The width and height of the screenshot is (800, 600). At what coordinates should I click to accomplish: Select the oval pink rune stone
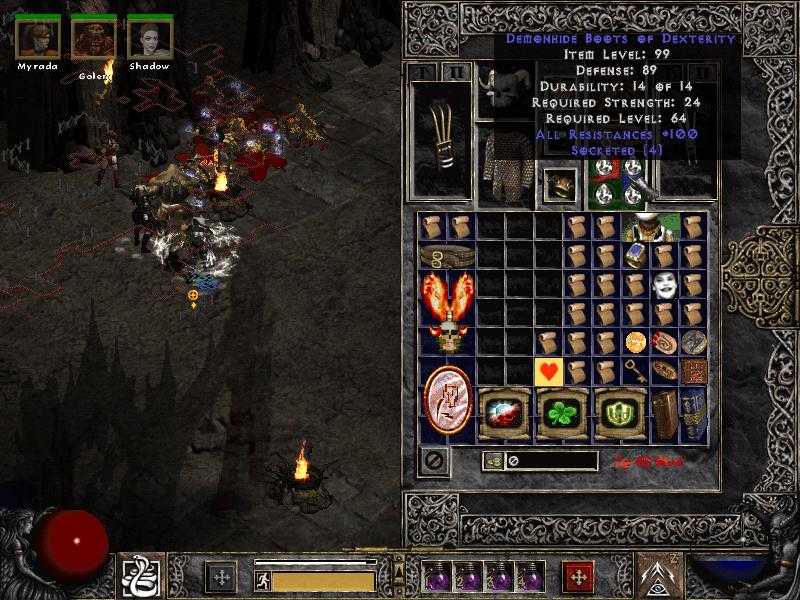point(447,401)
